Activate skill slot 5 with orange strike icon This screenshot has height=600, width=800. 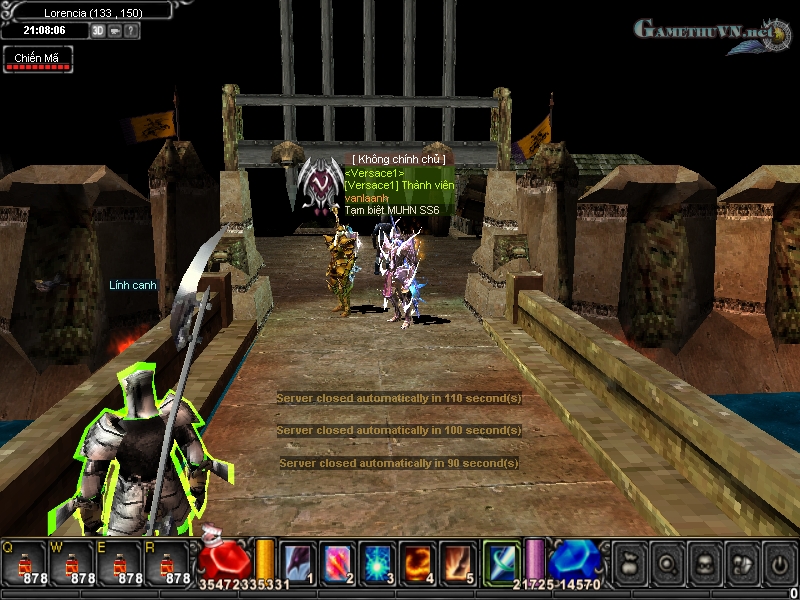click(457, 564)
